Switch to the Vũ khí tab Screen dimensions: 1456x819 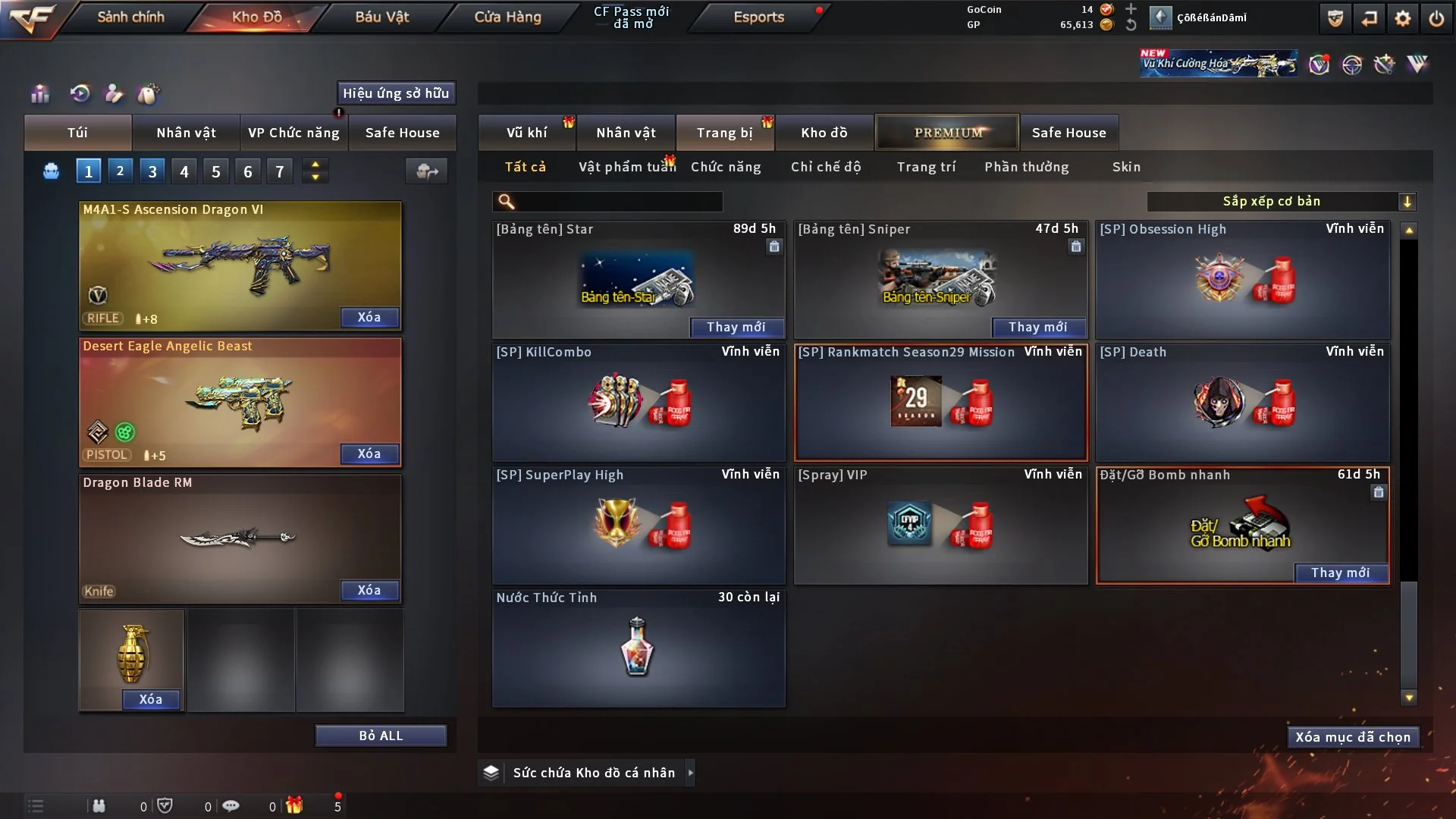click(526, 133)
